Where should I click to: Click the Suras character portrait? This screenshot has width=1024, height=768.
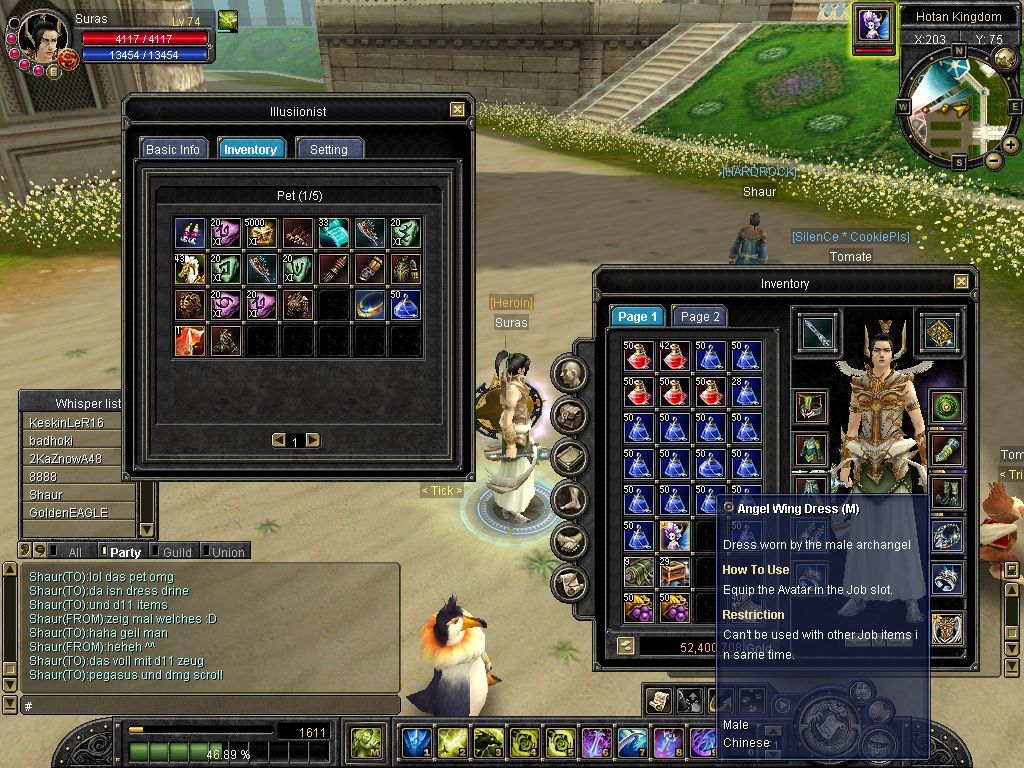[43, 38]
